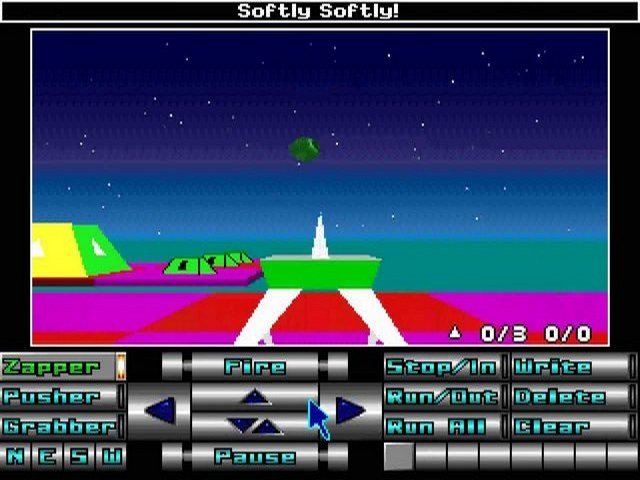Select the Grabber tool
The image size is (640, 480).
(58, 427)
